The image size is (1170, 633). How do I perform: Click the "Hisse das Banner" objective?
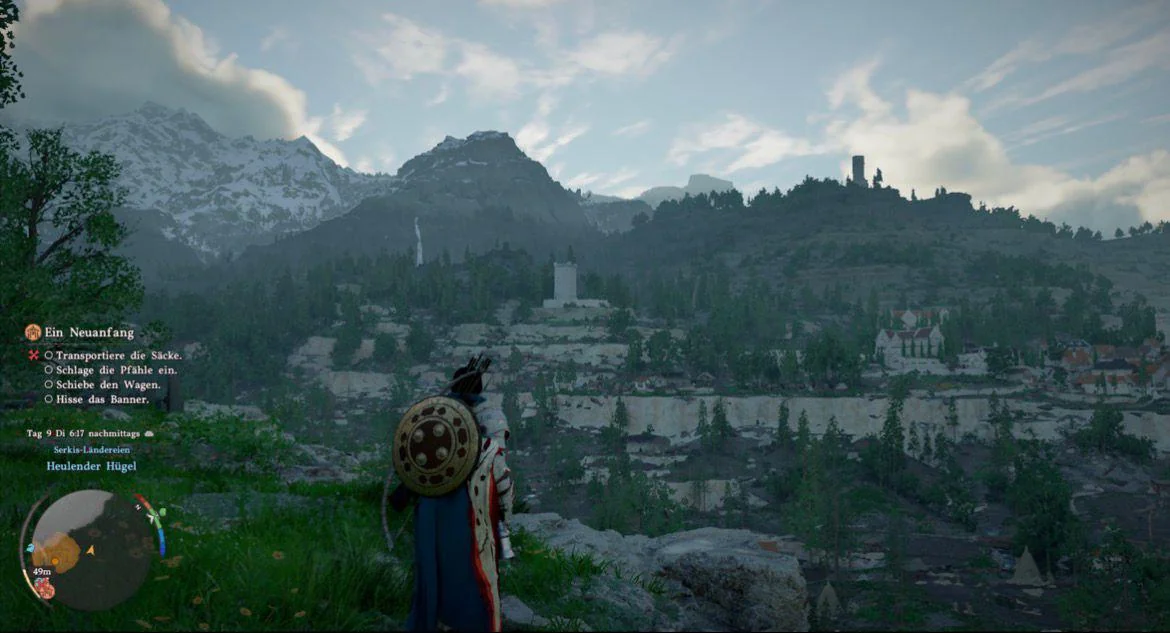[x=102, y=399]
